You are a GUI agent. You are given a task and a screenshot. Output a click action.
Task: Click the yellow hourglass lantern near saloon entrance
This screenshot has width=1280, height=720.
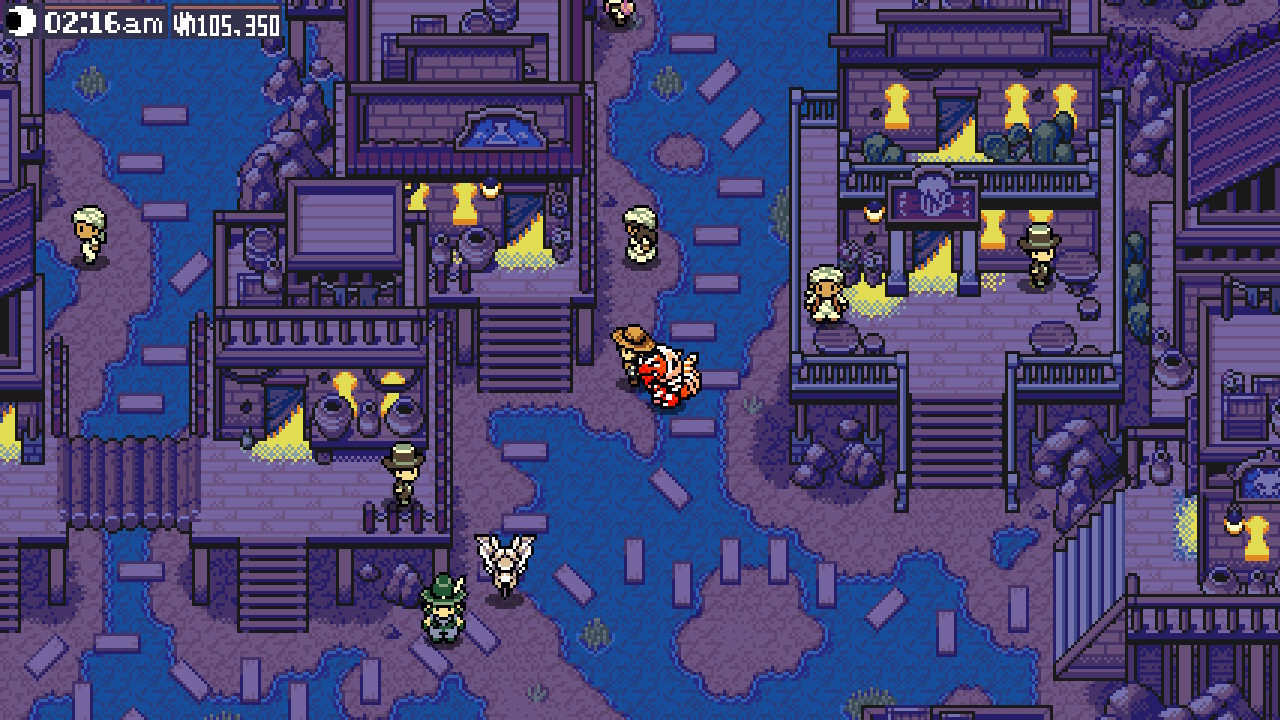point(994,228)
